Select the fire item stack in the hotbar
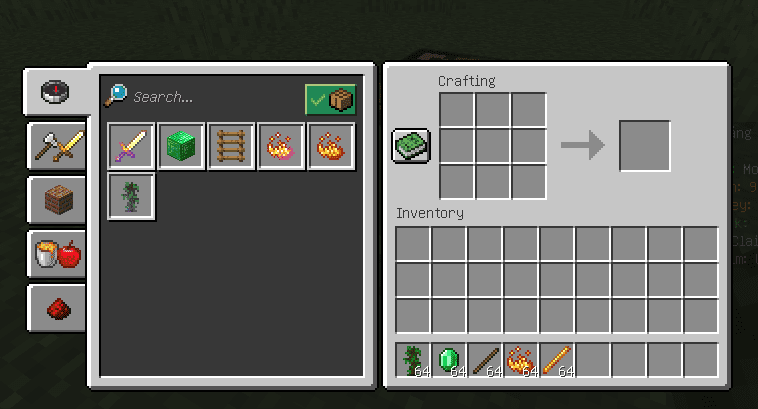Viewport: 758px width, 409px height. [x=522, y=360]
